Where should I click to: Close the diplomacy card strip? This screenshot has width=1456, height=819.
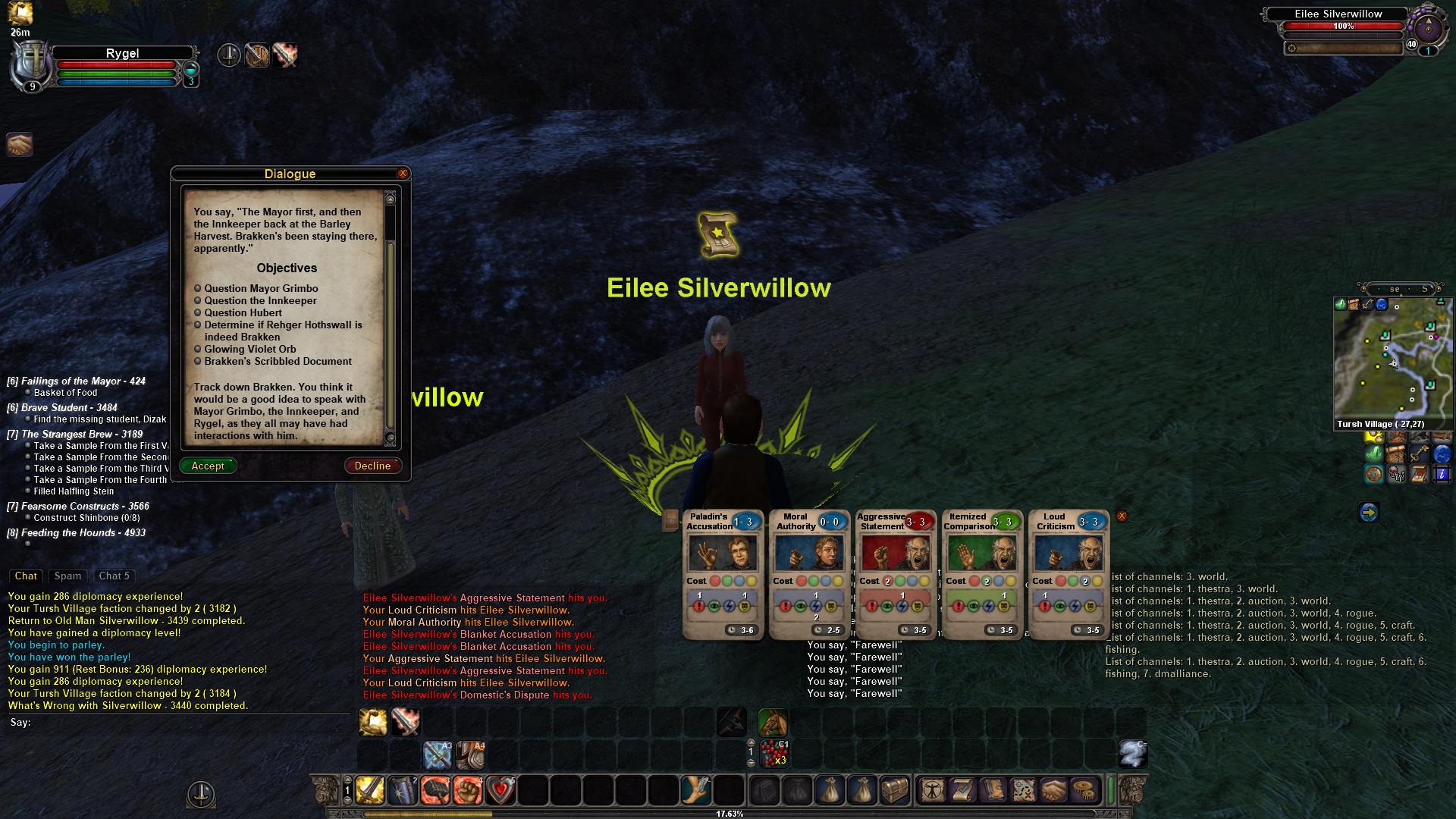[1122, 516]
